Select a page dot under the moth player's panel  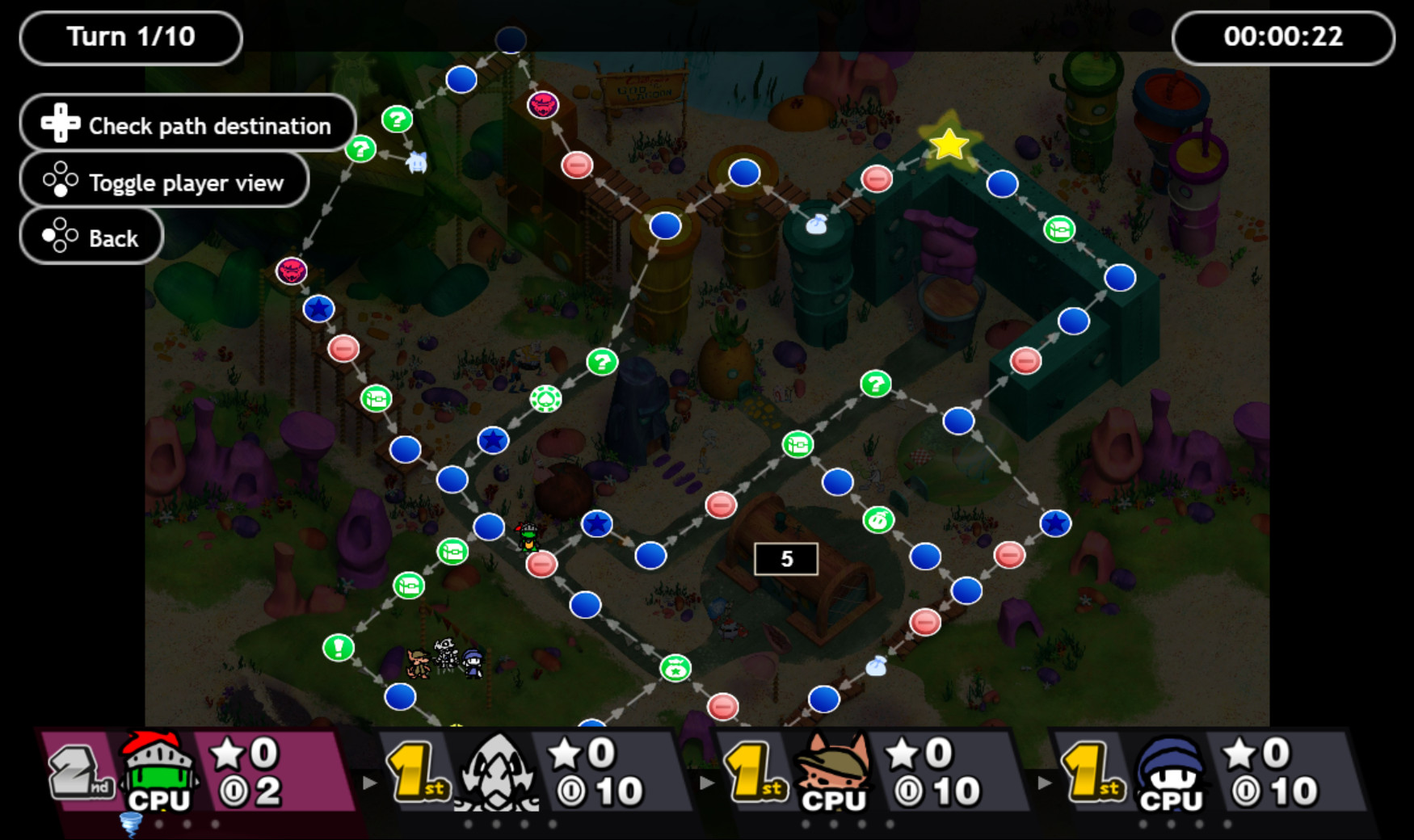(497, 822)
